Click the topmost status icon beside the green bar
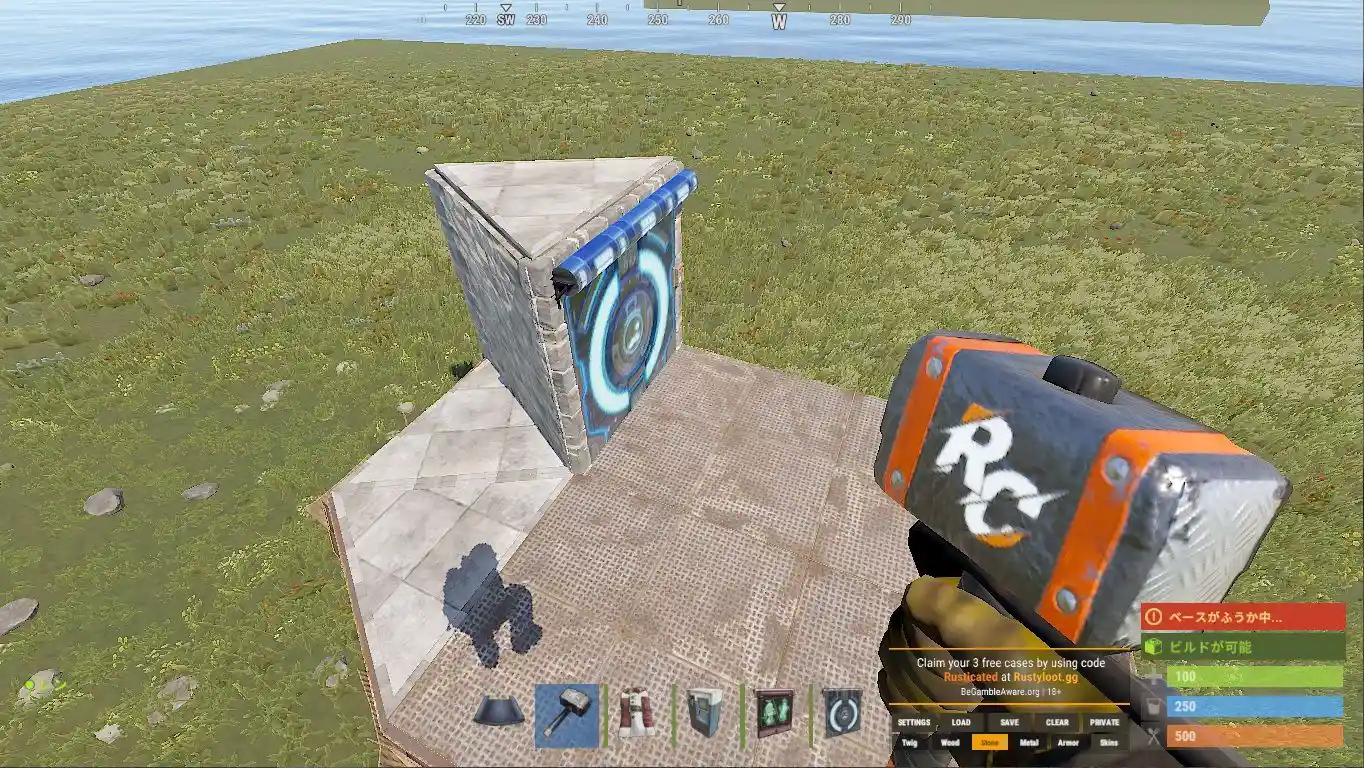1364x768 pixels. tap(1156, 679)
